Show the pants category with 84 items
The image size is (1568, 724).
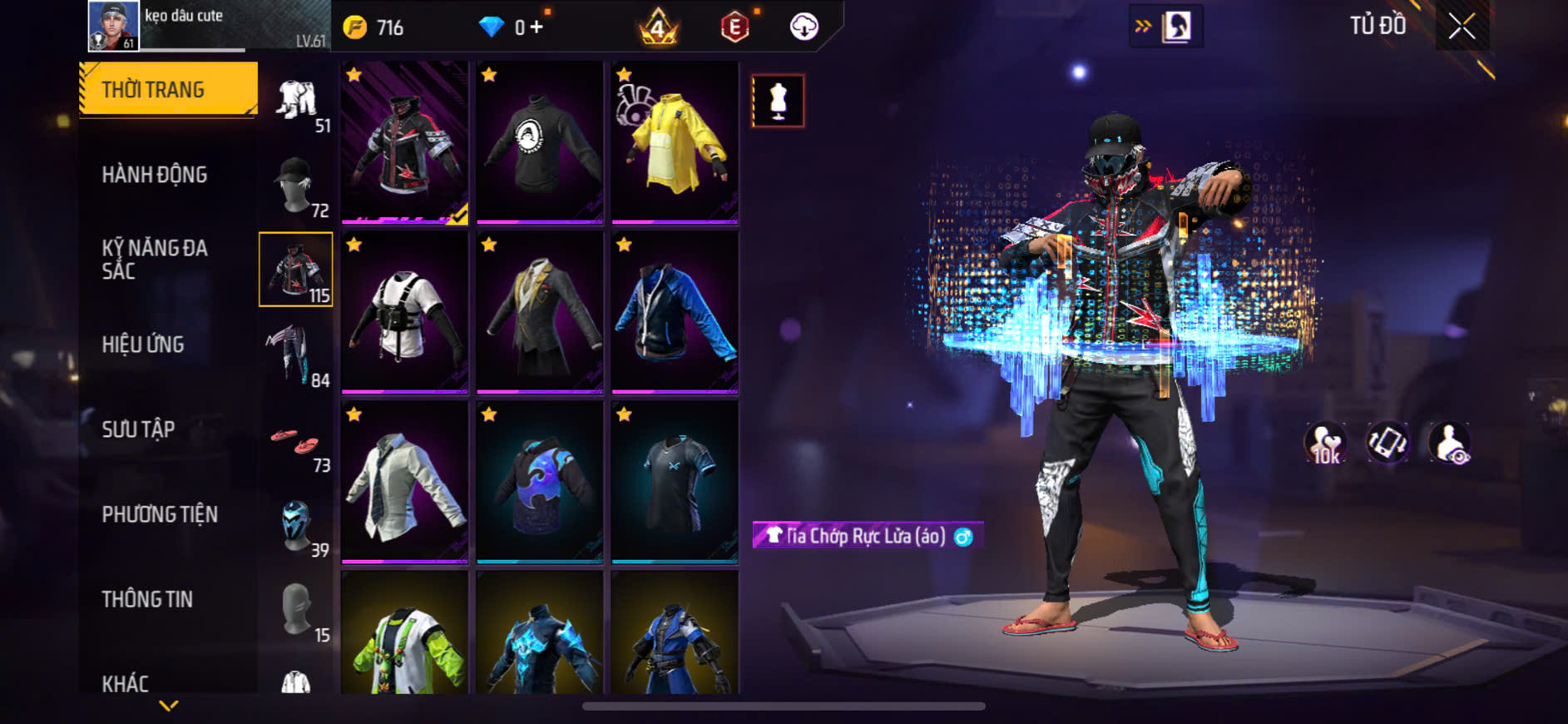(x=297, y=355)
